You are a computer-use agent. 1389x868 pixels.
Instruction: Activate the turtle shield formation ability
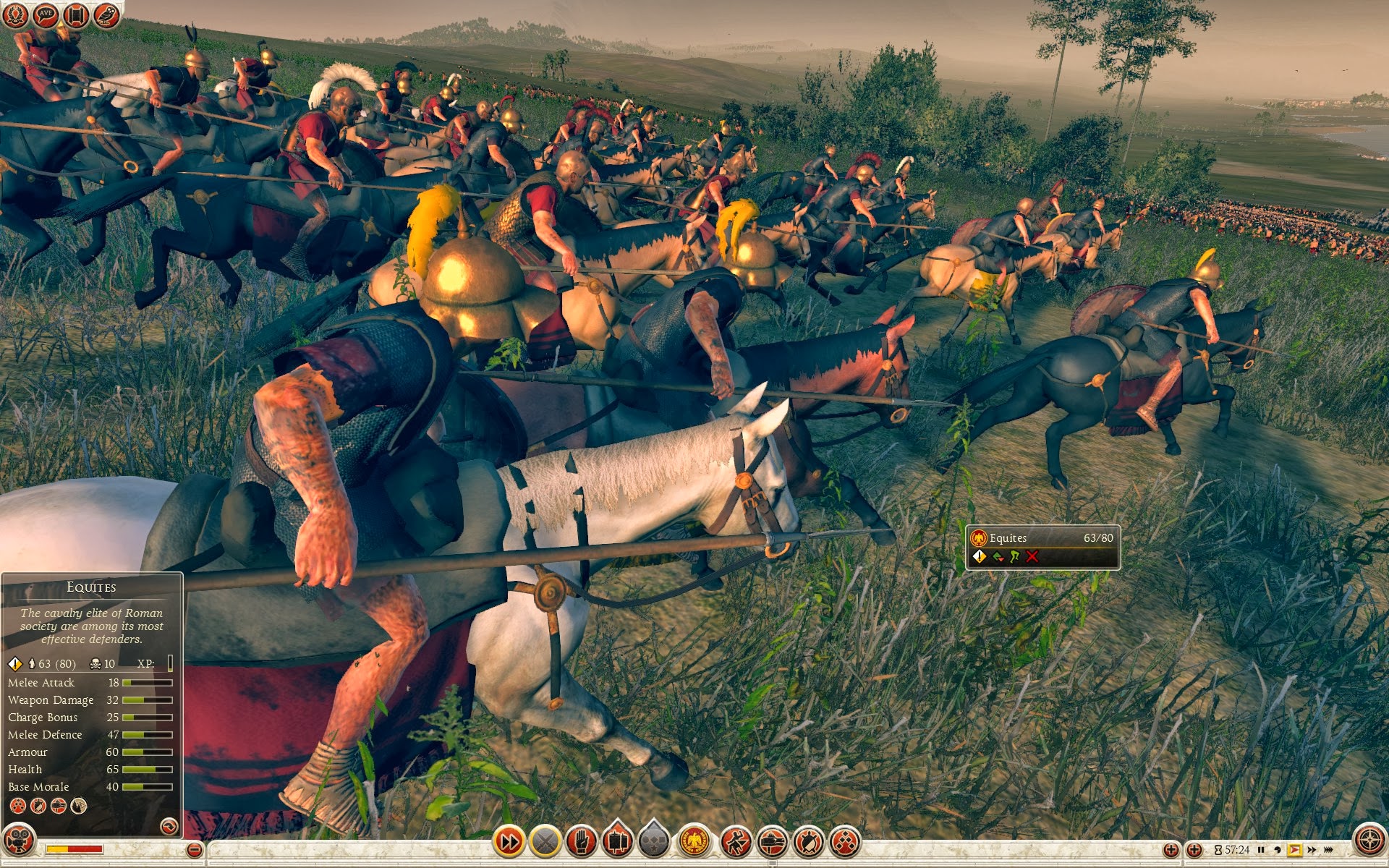point(808,841)
